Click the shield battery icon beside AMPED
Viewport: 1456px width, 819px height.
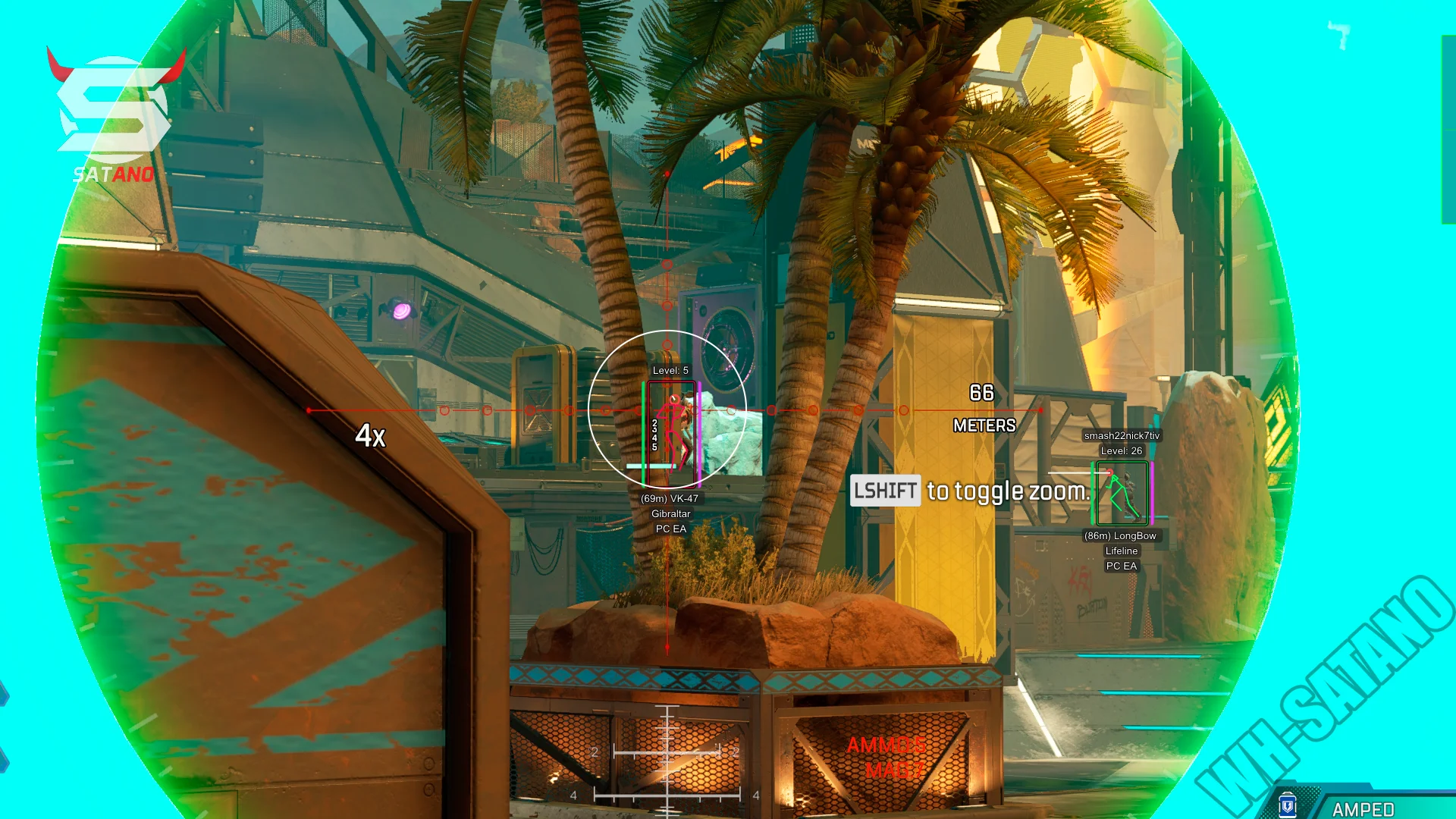[x=1287, y=805]
